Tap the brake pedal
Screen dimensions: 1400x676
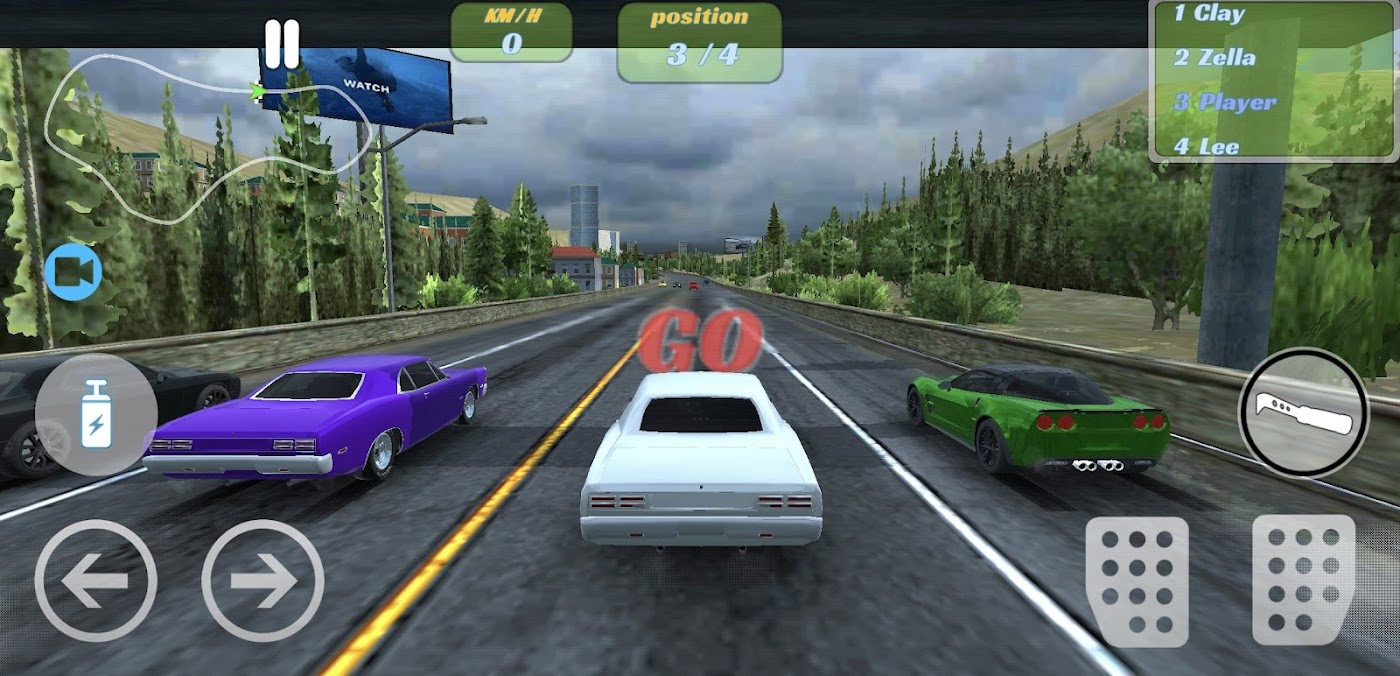(1137, 580)
